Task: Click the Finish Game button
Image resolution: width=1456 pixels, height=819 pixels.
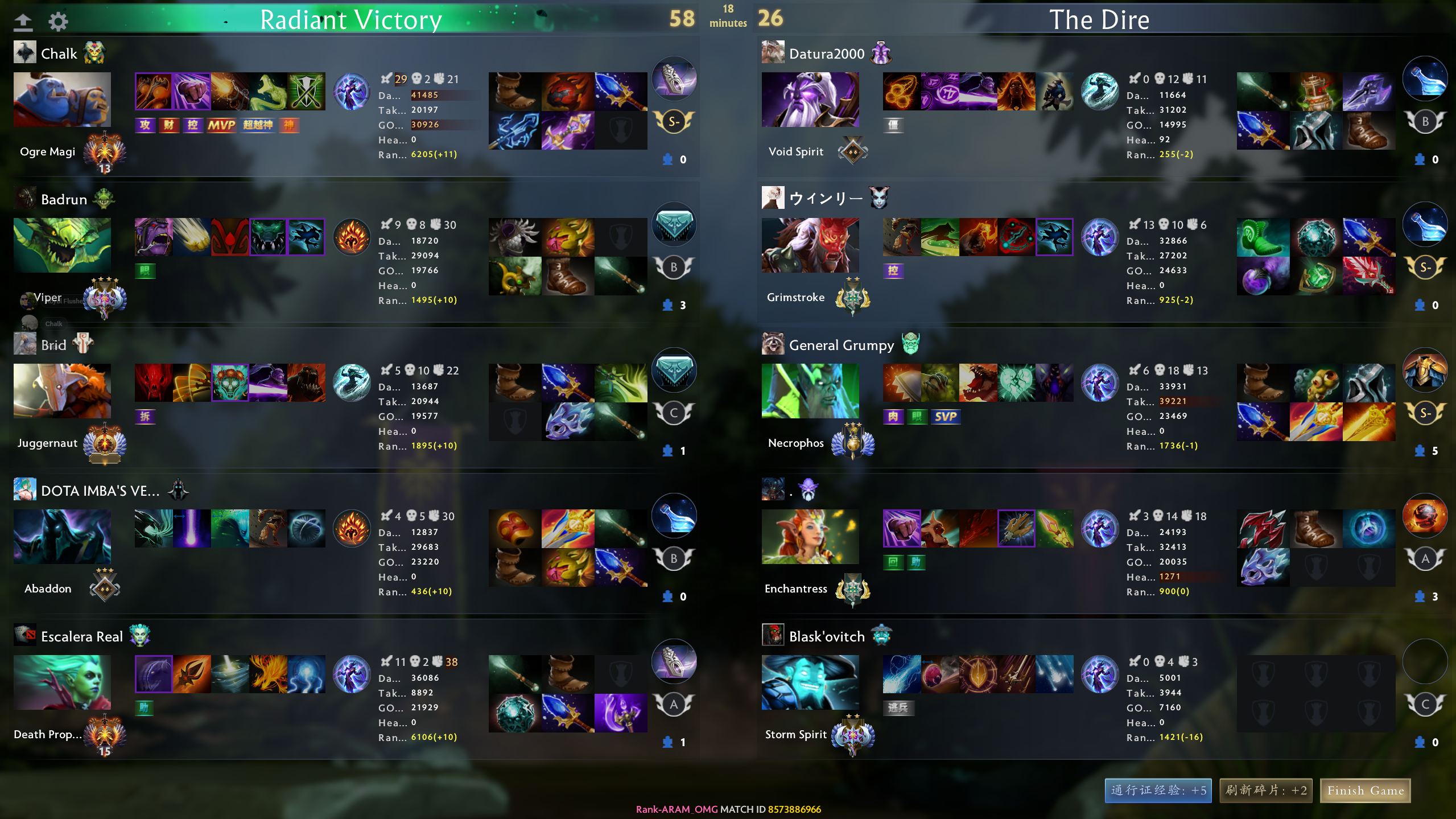Action: coord(1365,790)
